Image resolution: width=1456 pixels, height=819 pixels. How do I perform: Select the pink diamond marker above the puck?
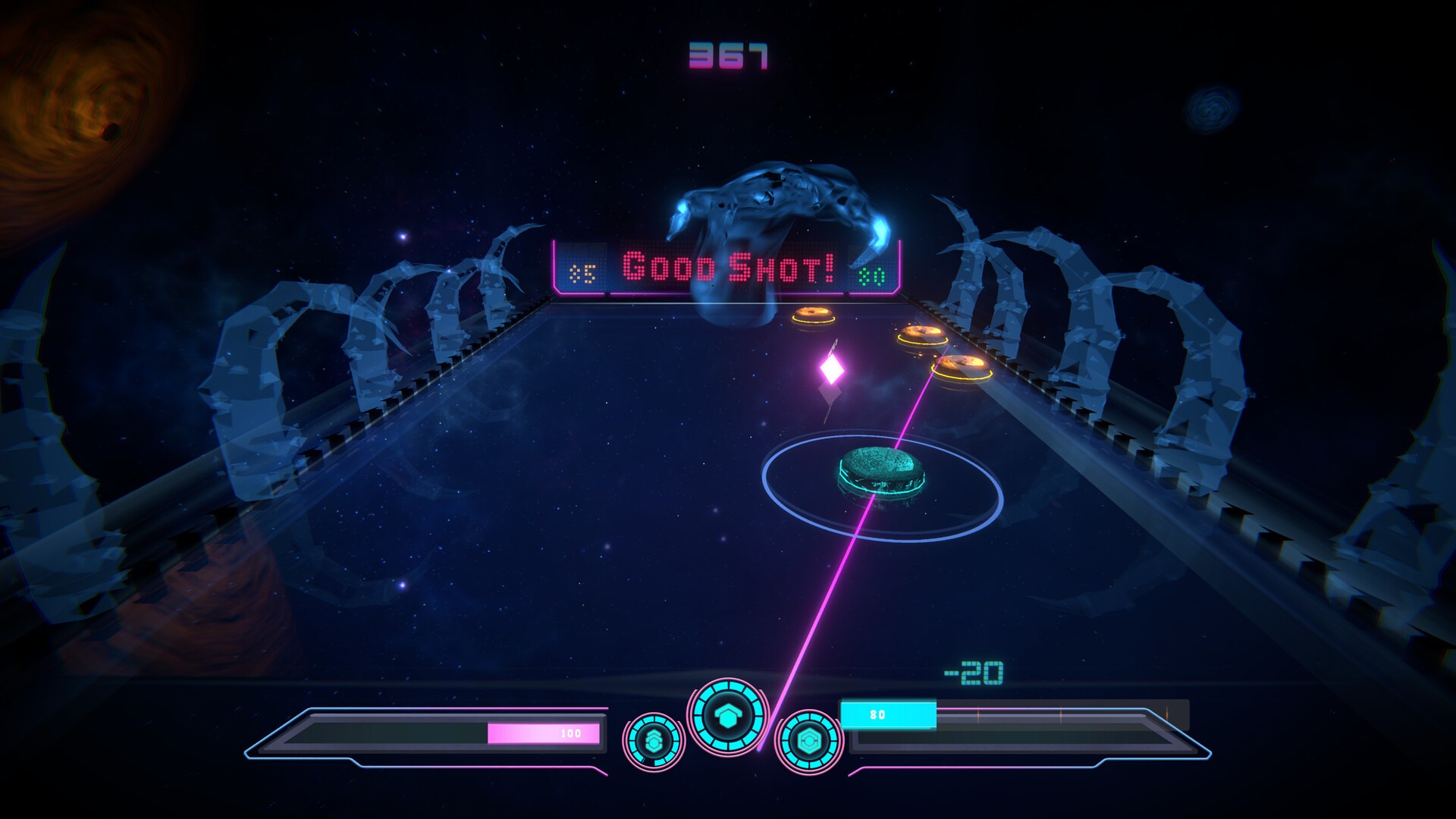tap(833, 369)
